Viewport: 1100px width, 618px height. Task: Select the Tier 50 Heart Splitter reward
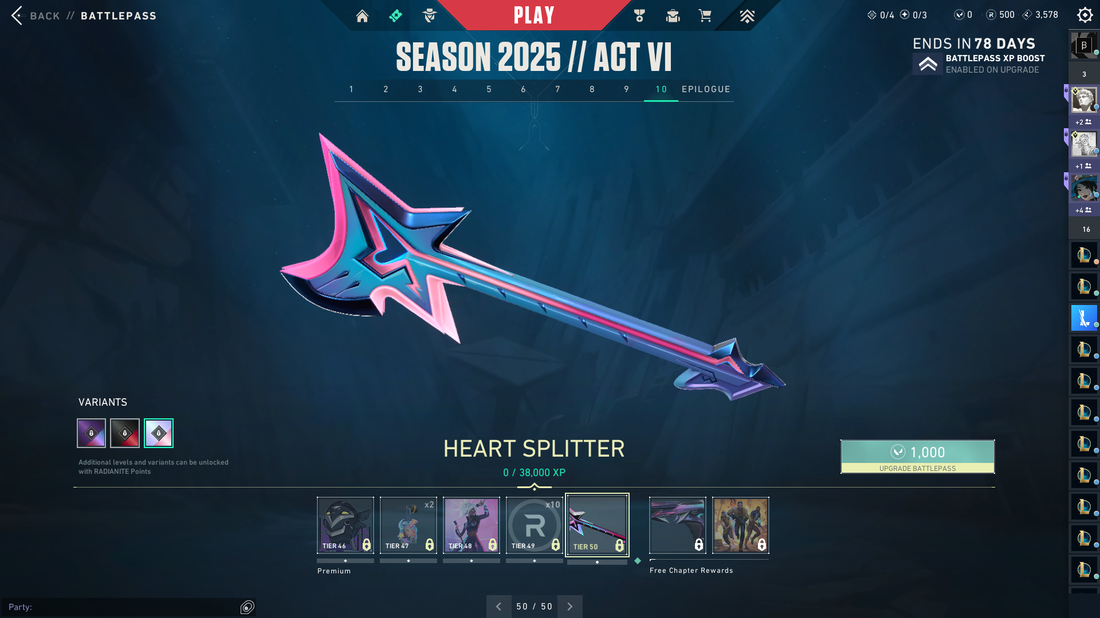[x=597, y=525]
